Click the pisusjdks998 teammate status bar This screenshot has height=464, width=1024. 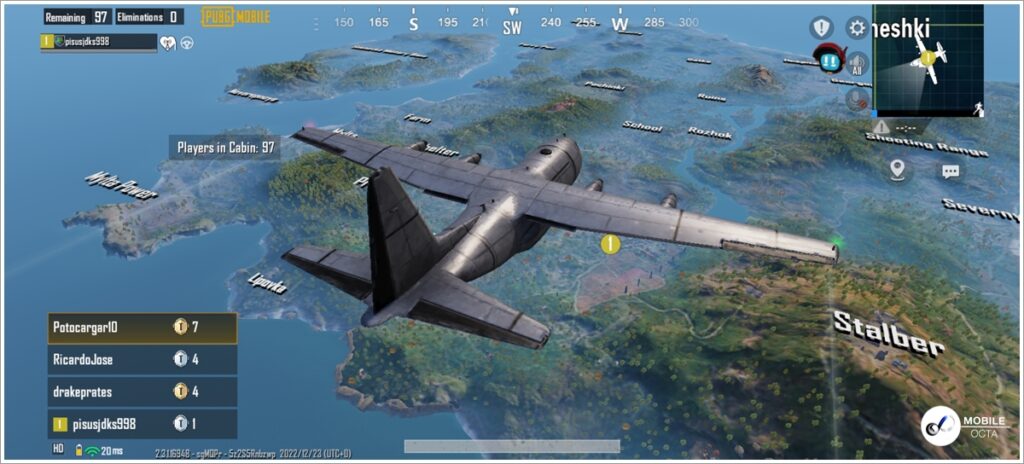(99, 42)
